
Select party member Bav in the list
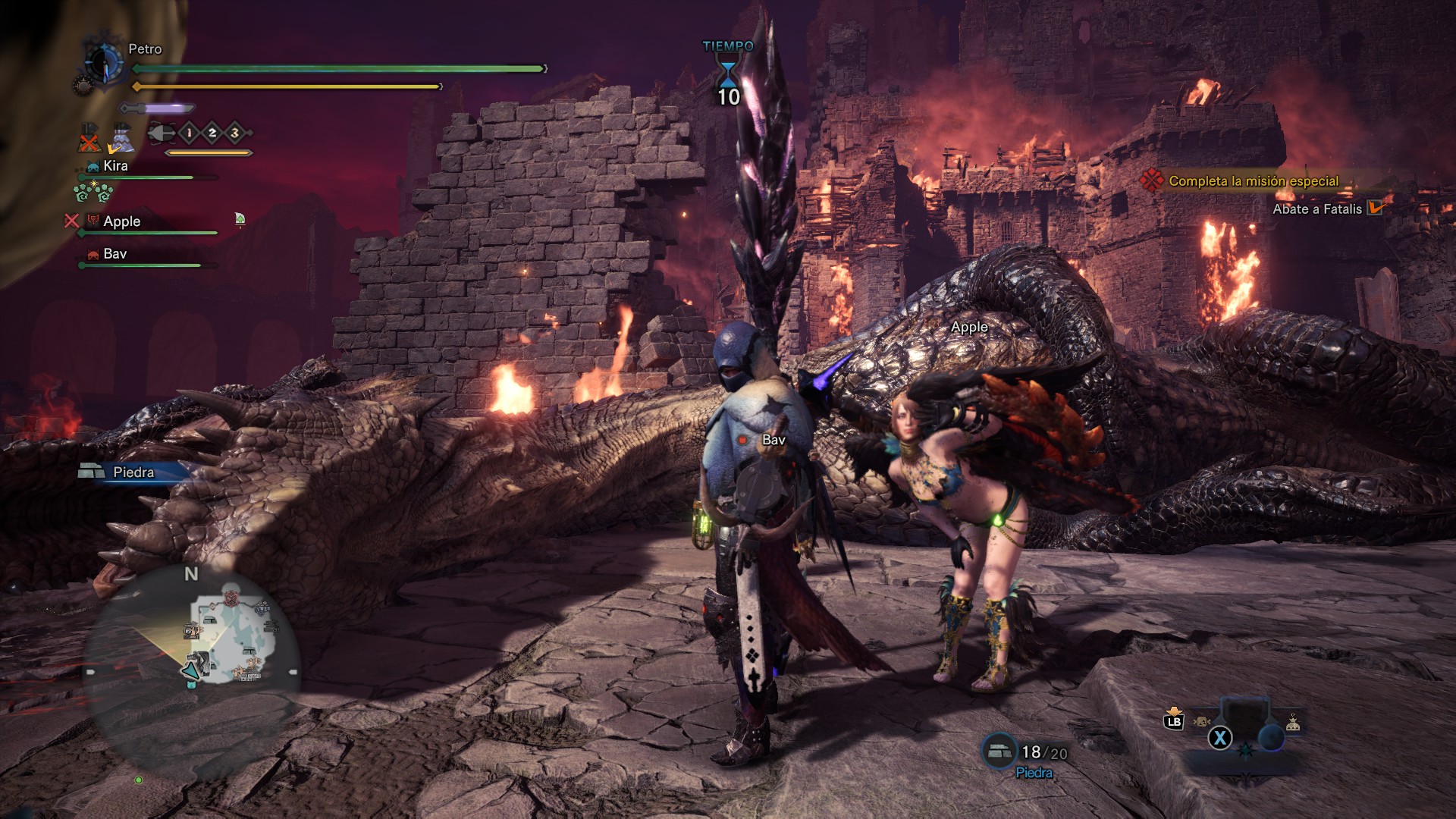click(x=115, y=254)
